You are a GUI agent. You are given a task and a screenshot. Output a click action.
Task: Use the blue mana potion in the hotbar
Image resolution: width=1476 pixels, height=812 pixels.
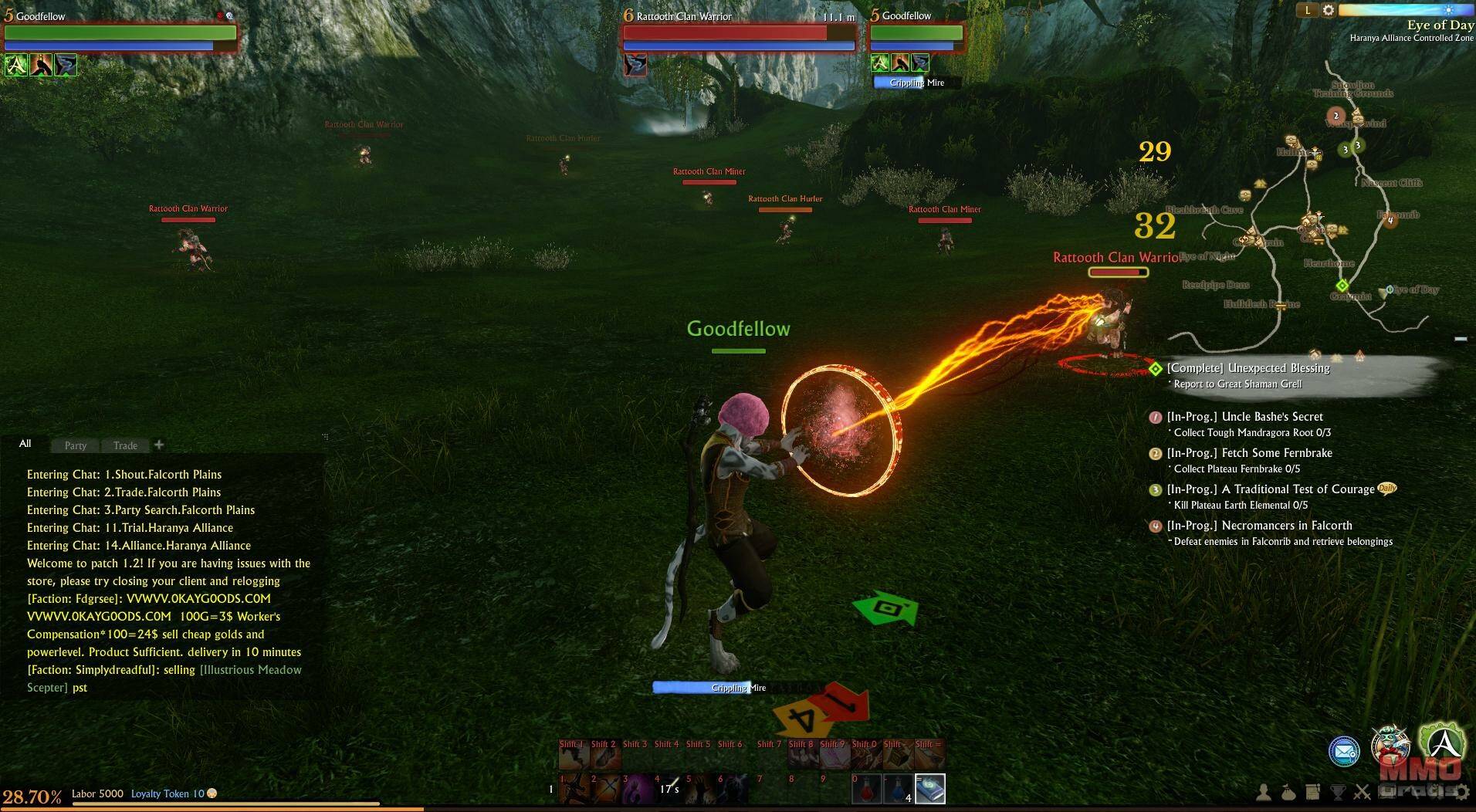point(898,789)
